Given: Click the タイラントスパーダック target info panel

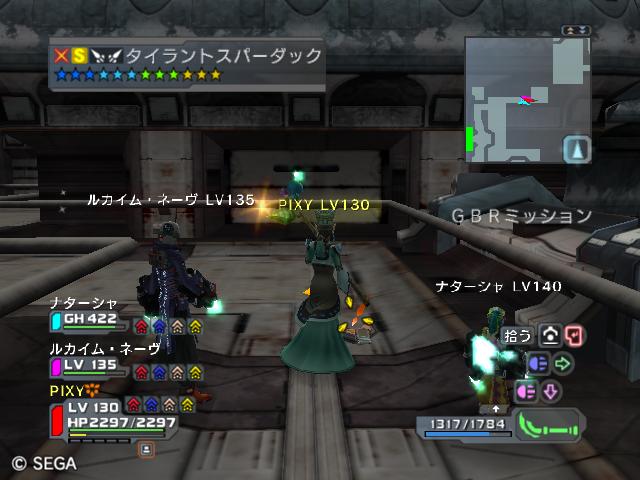Looking at the screenshot, I should click(x=187, y=64).
